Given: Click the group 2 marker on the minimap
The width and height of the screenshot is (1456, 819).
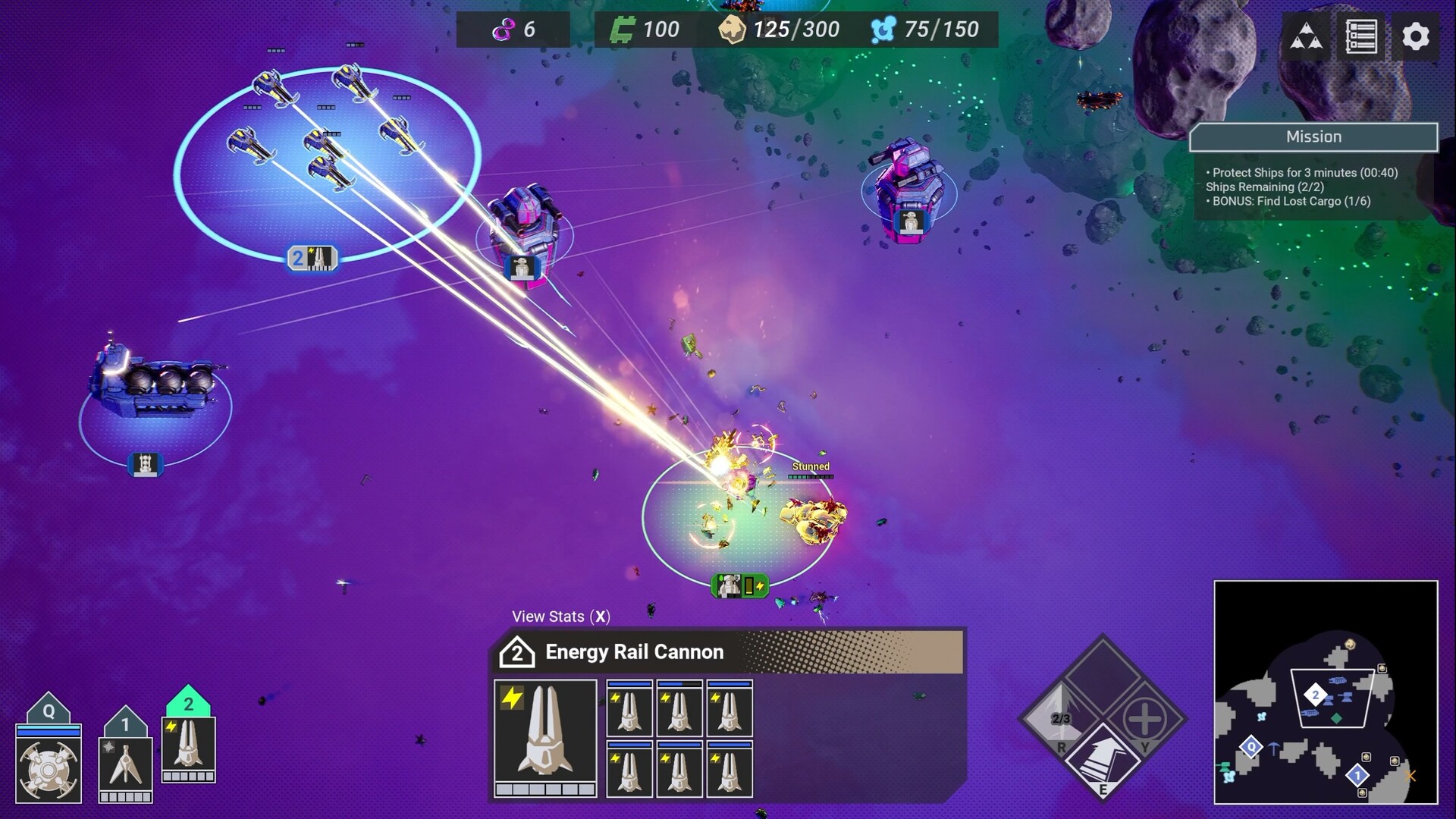Looking at the screenshot, I should click(x=1316, y=695).
